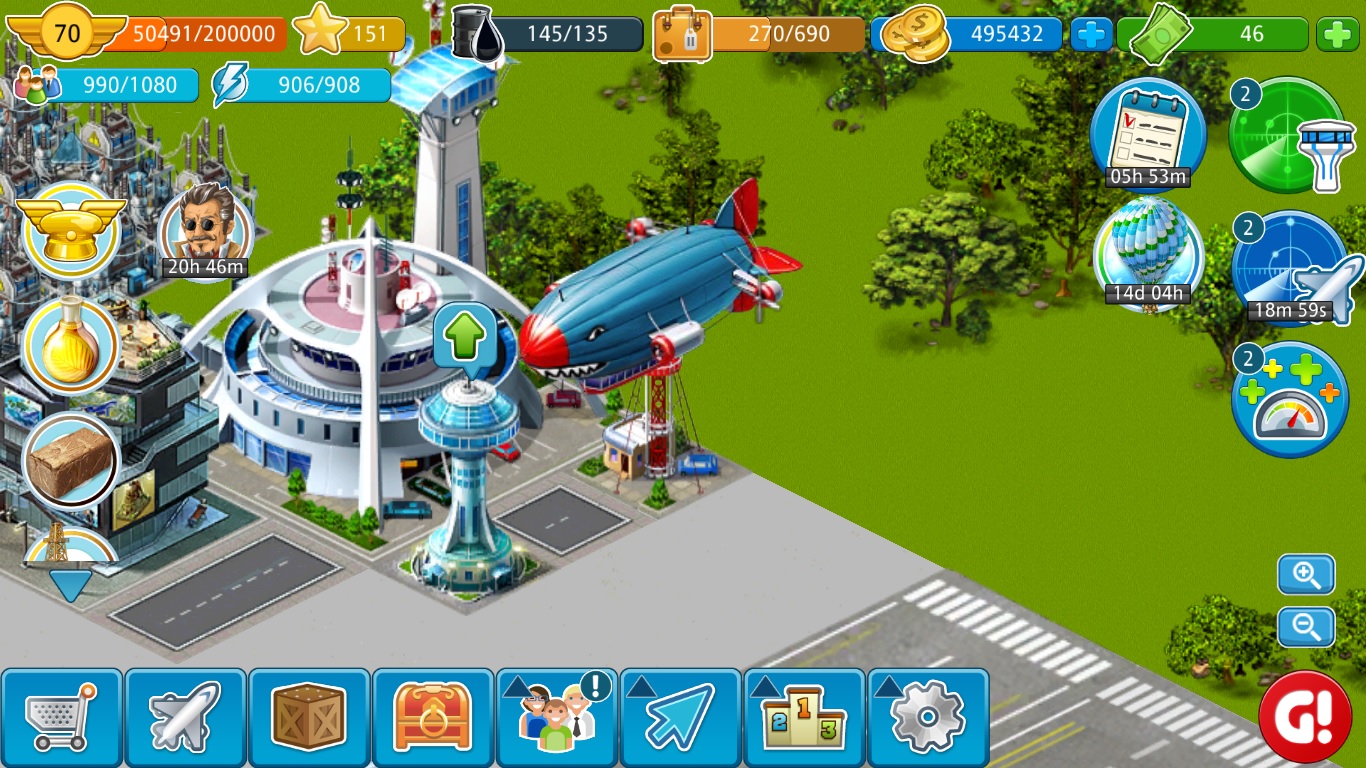1366x768 pixels.
Task: Open the airplane fleet menu
Action: [x=186, y=716]
